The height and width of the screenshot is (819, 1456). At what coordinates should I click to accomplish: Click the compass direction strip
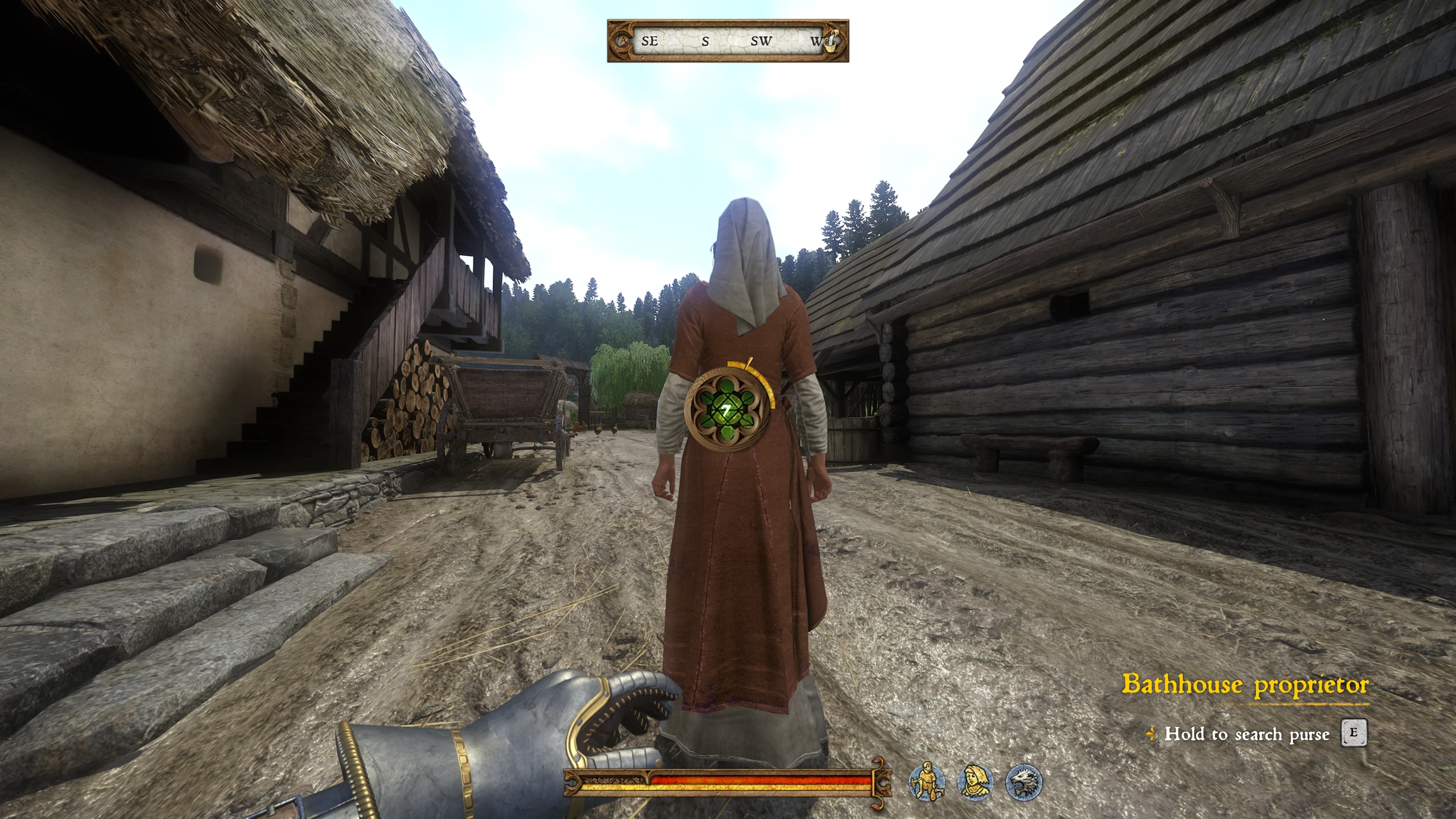pyautogui.click(x=728, y=41)
